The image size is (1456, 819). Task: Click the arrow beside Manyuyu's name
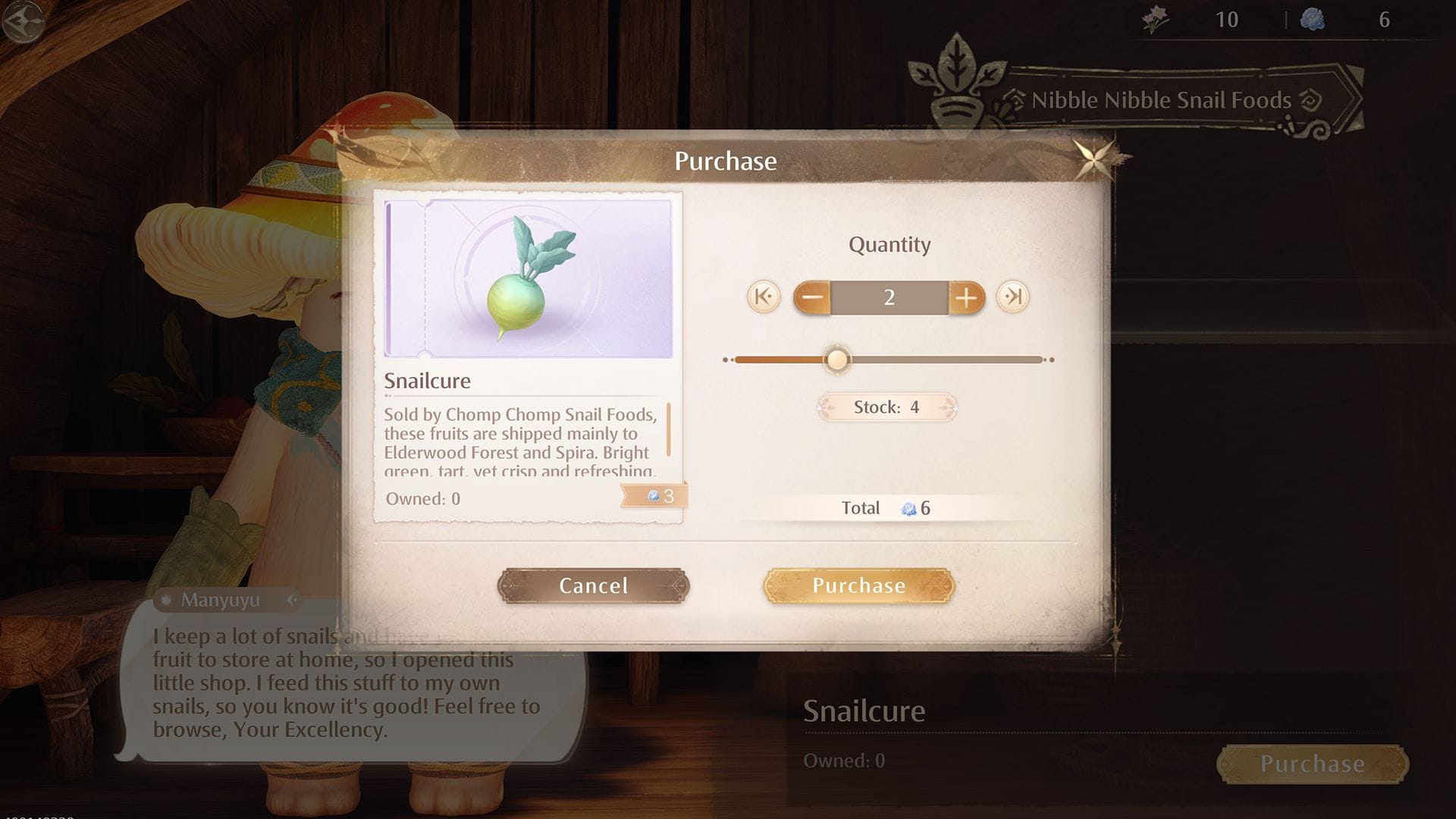pyautogui.click(x=292, y=601)
